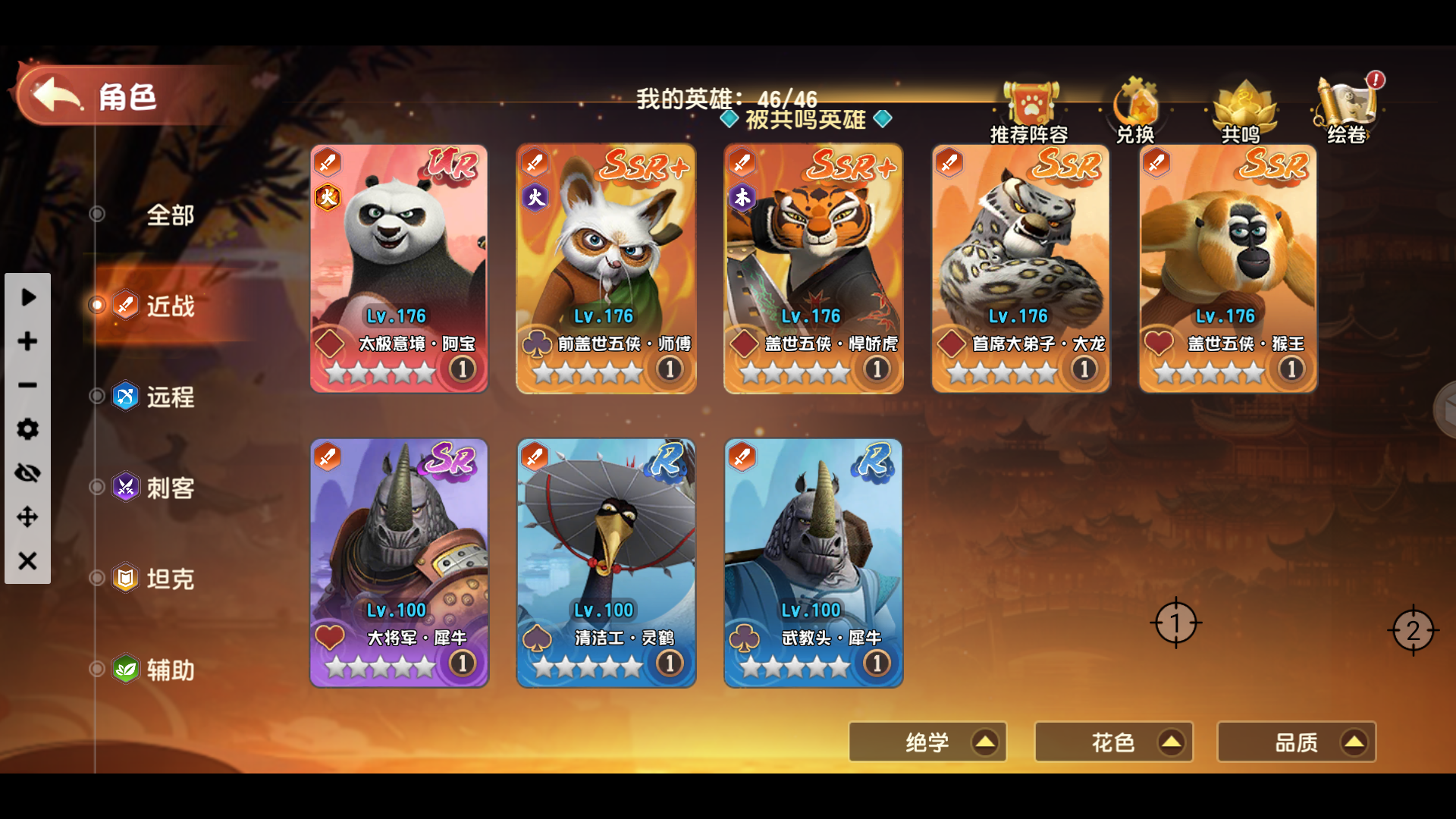1456x819 pixels.
Task: Open the 兑换 exchange feature
Action: point(1134,106)
